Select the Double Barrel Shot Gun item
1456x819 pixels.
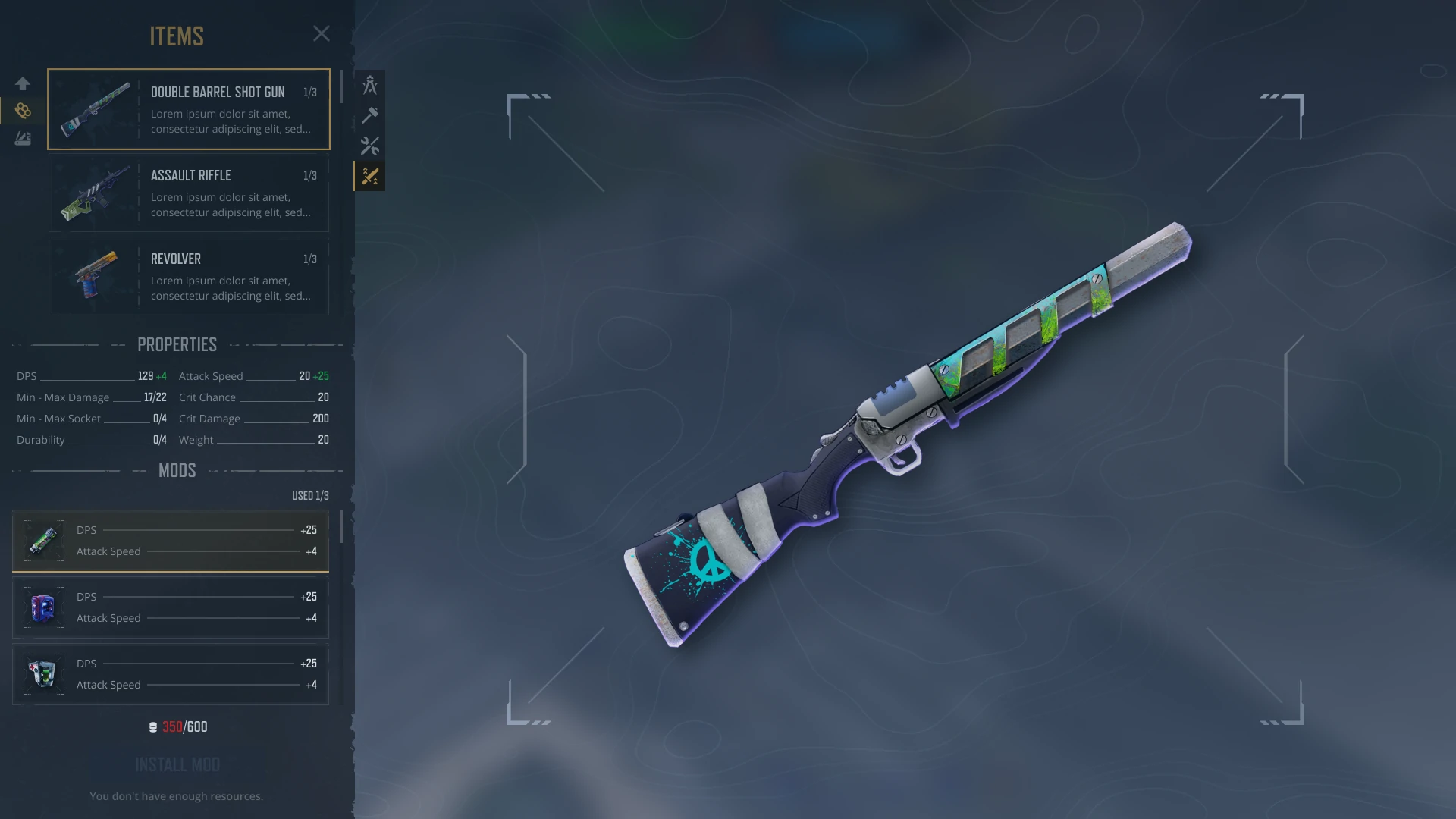[x=189, y=109]
